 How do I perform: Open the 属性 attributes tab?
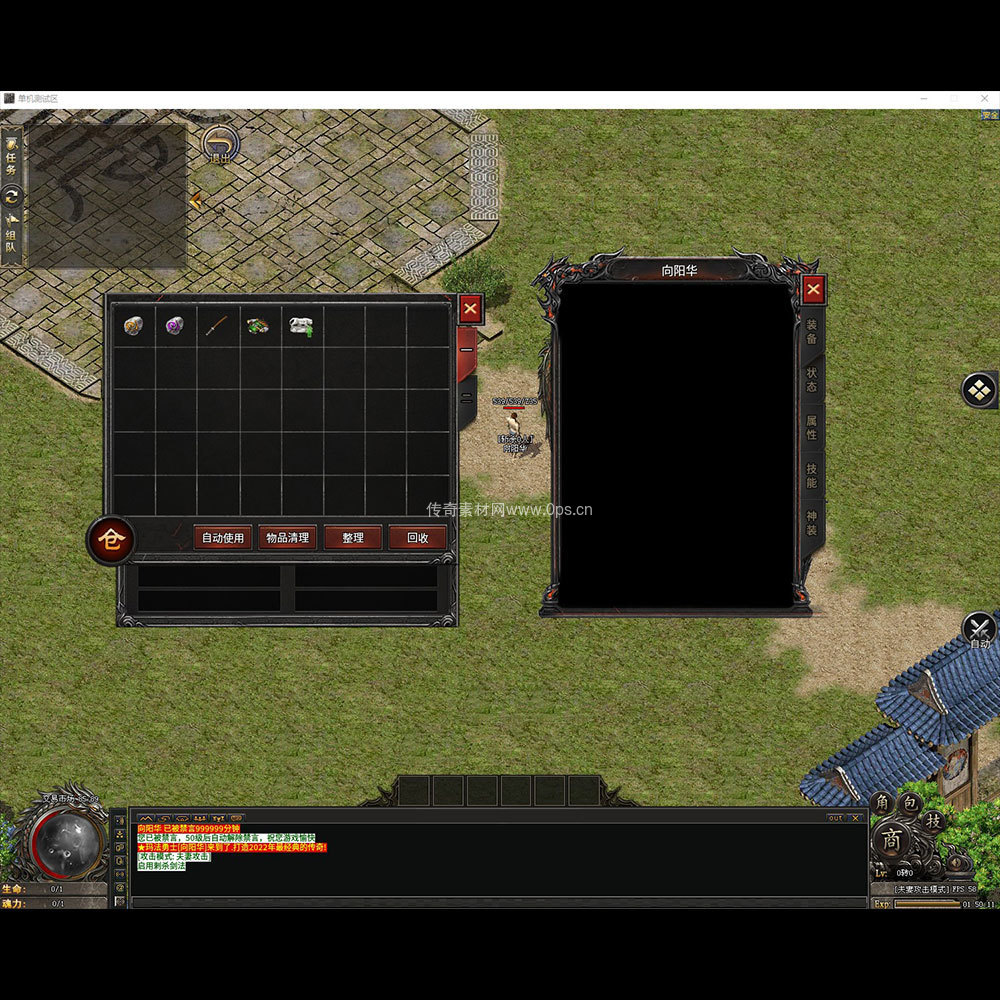click(812, 428)
